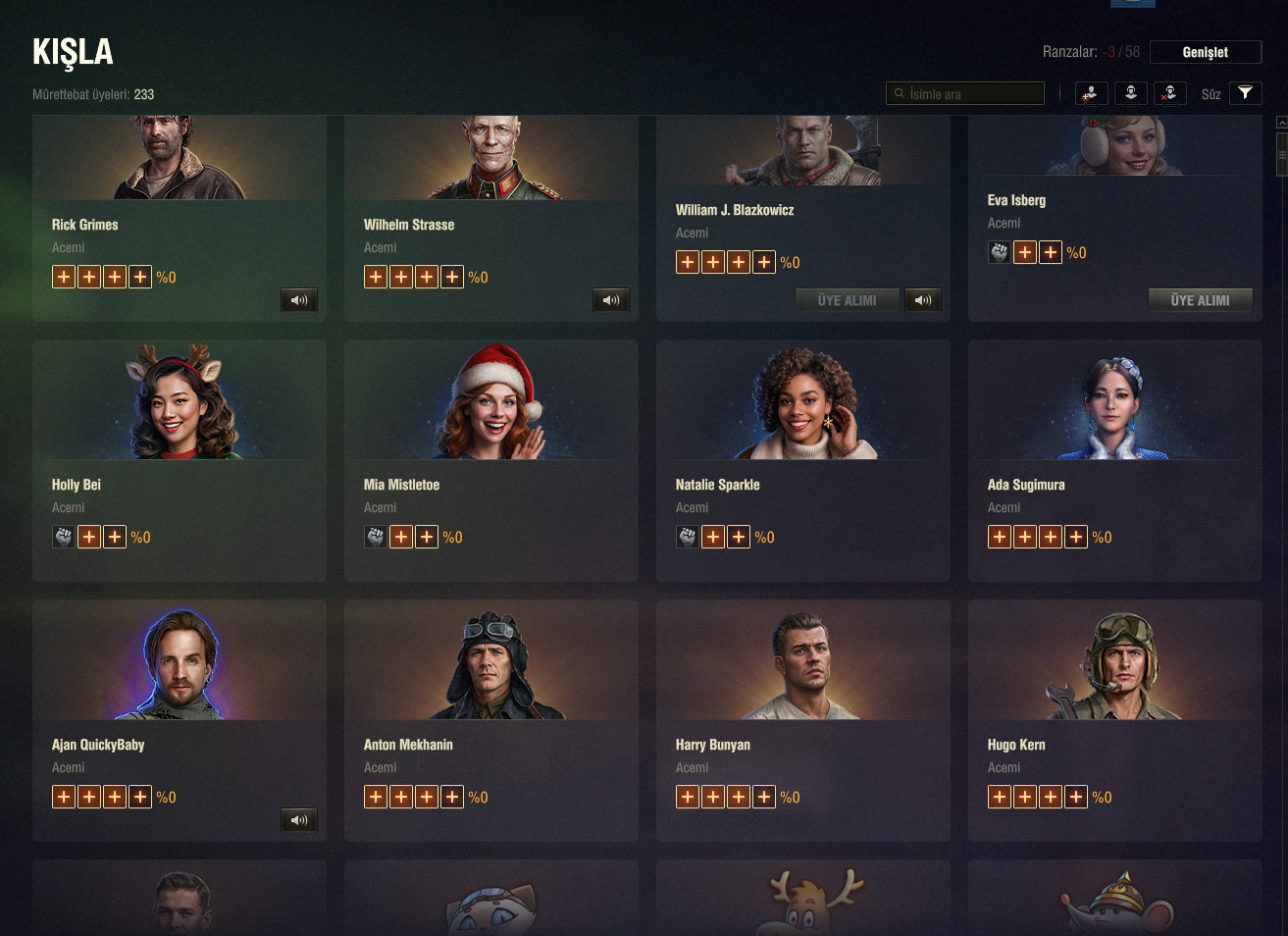Play Ajan QuickyBaby voice sample

[299, 820]
